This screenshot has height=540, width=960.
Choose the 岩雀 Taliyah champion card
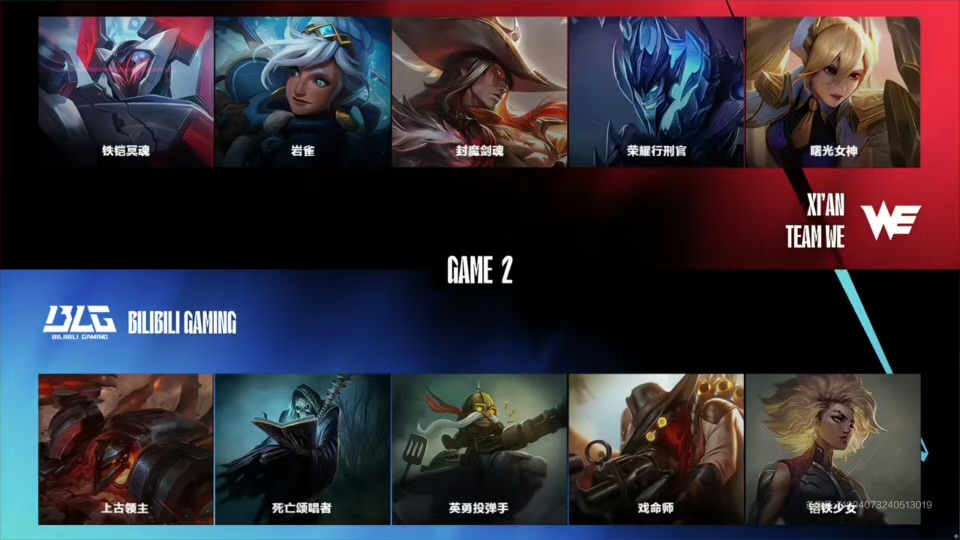302,92
